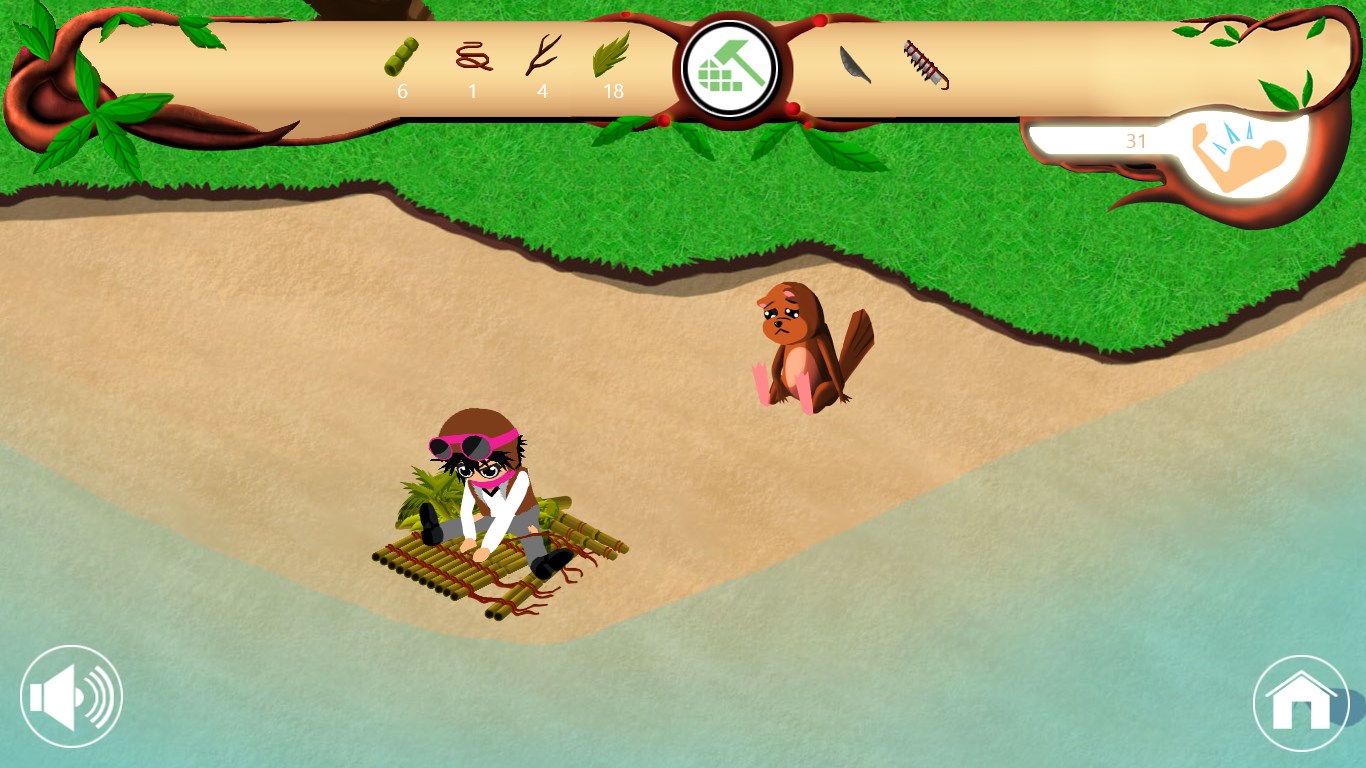Open the build menu hammer button

pyautogui.click(x=730, y=70)
